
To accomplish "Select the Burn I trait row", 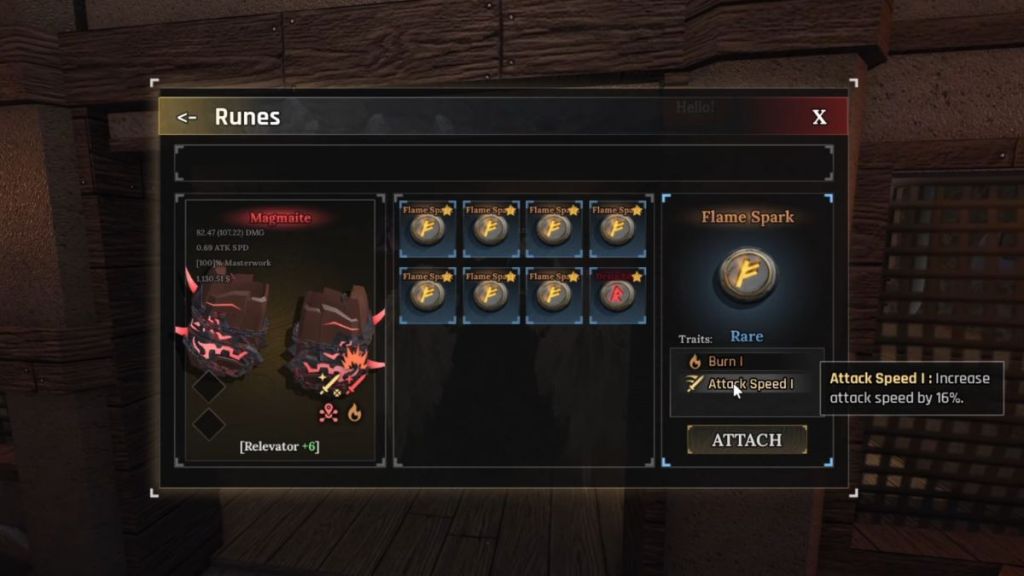I will coord(745,361).
